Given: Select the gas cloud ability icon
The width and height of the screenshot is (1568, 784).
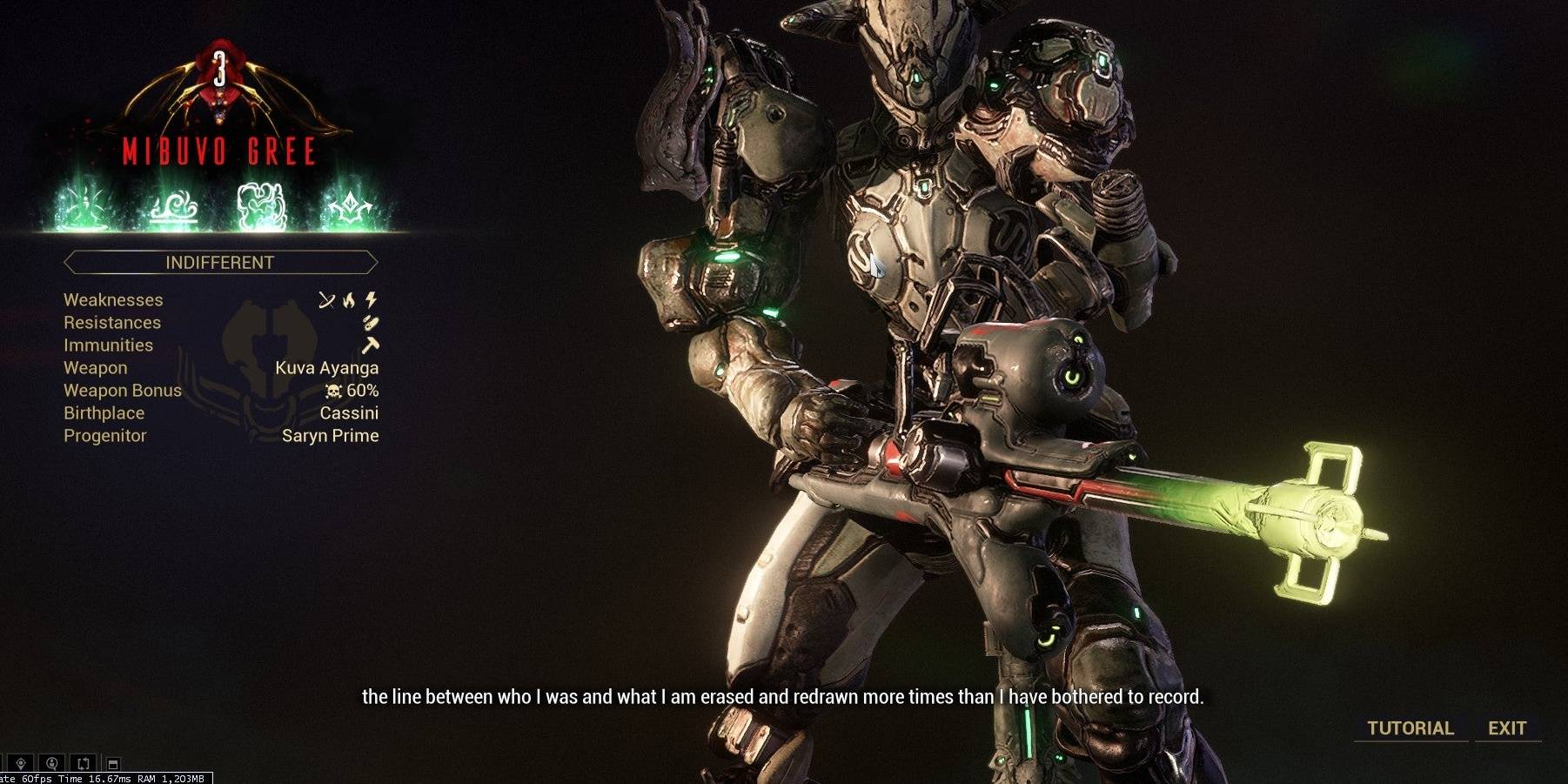Looking at the screenshot, I should (x=261, y=207).
